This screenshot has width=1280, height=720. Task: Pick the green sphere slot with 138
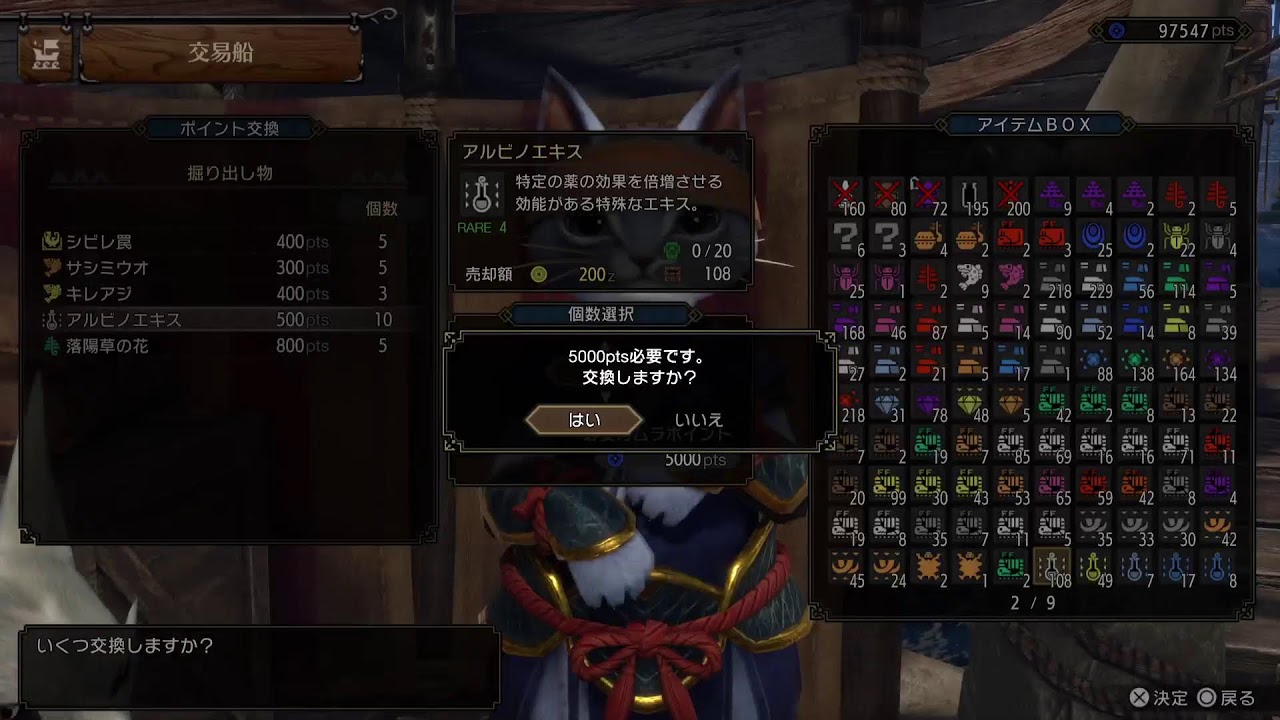1135,361
